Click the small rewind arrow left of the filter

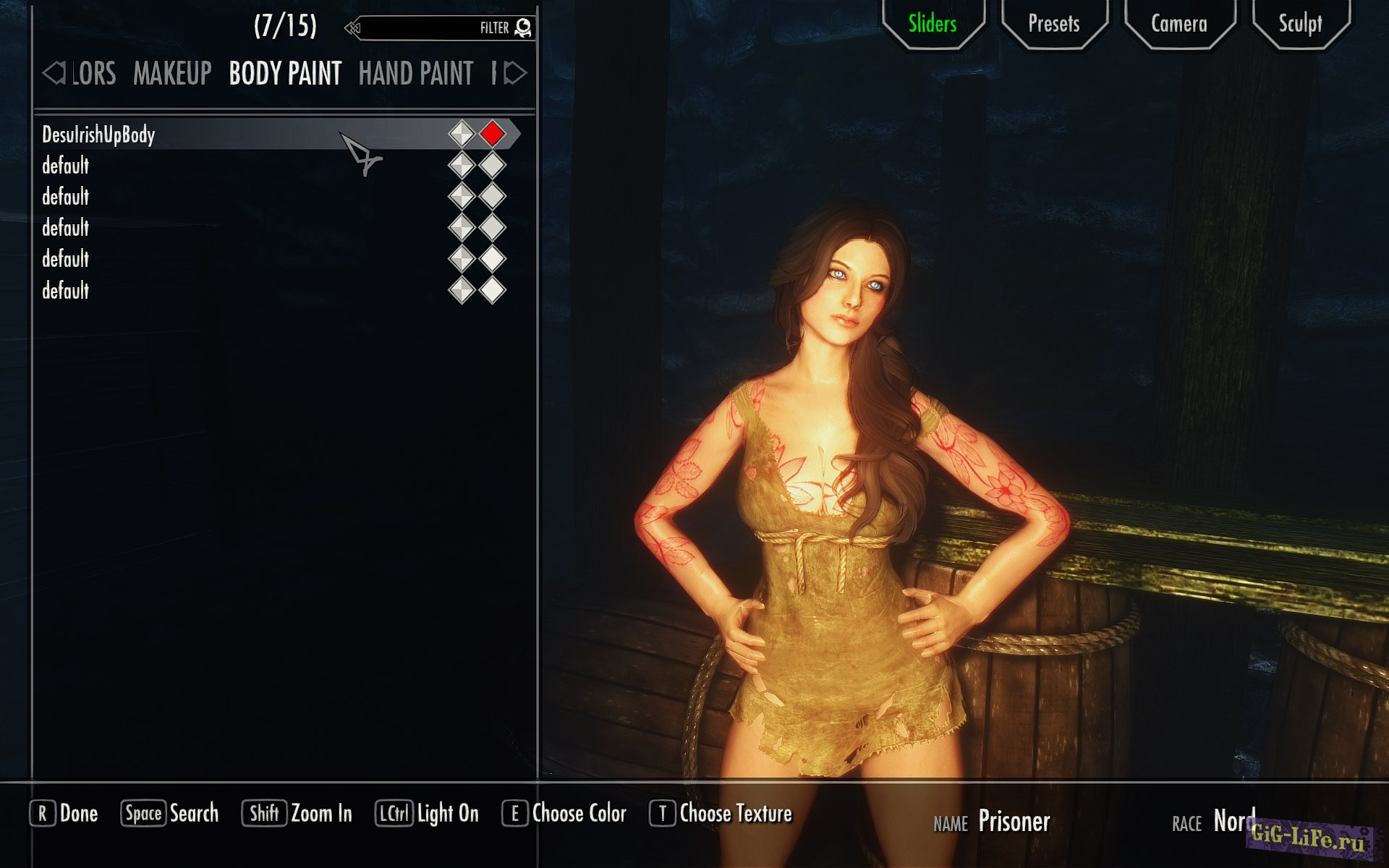point(352,27)
